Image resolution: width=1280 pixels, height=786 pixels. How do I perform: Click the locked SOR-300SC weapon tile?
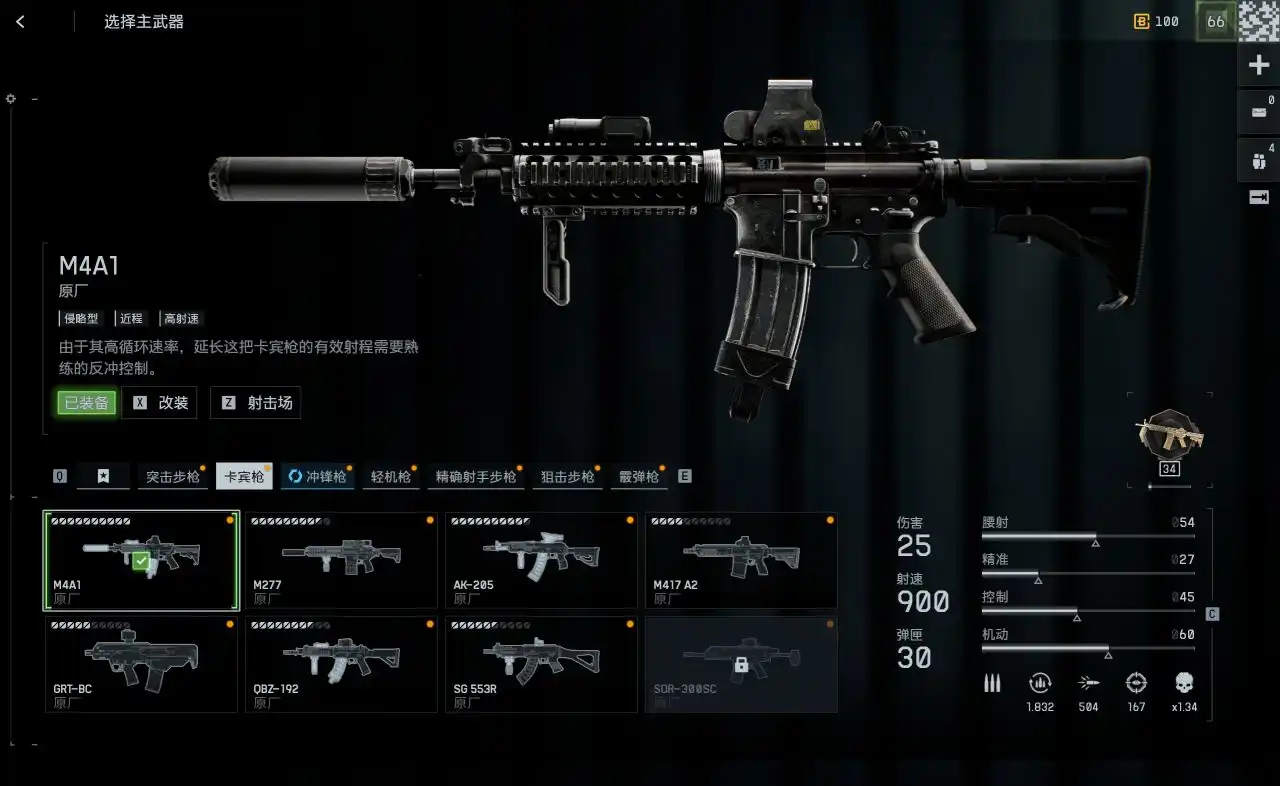741,664
